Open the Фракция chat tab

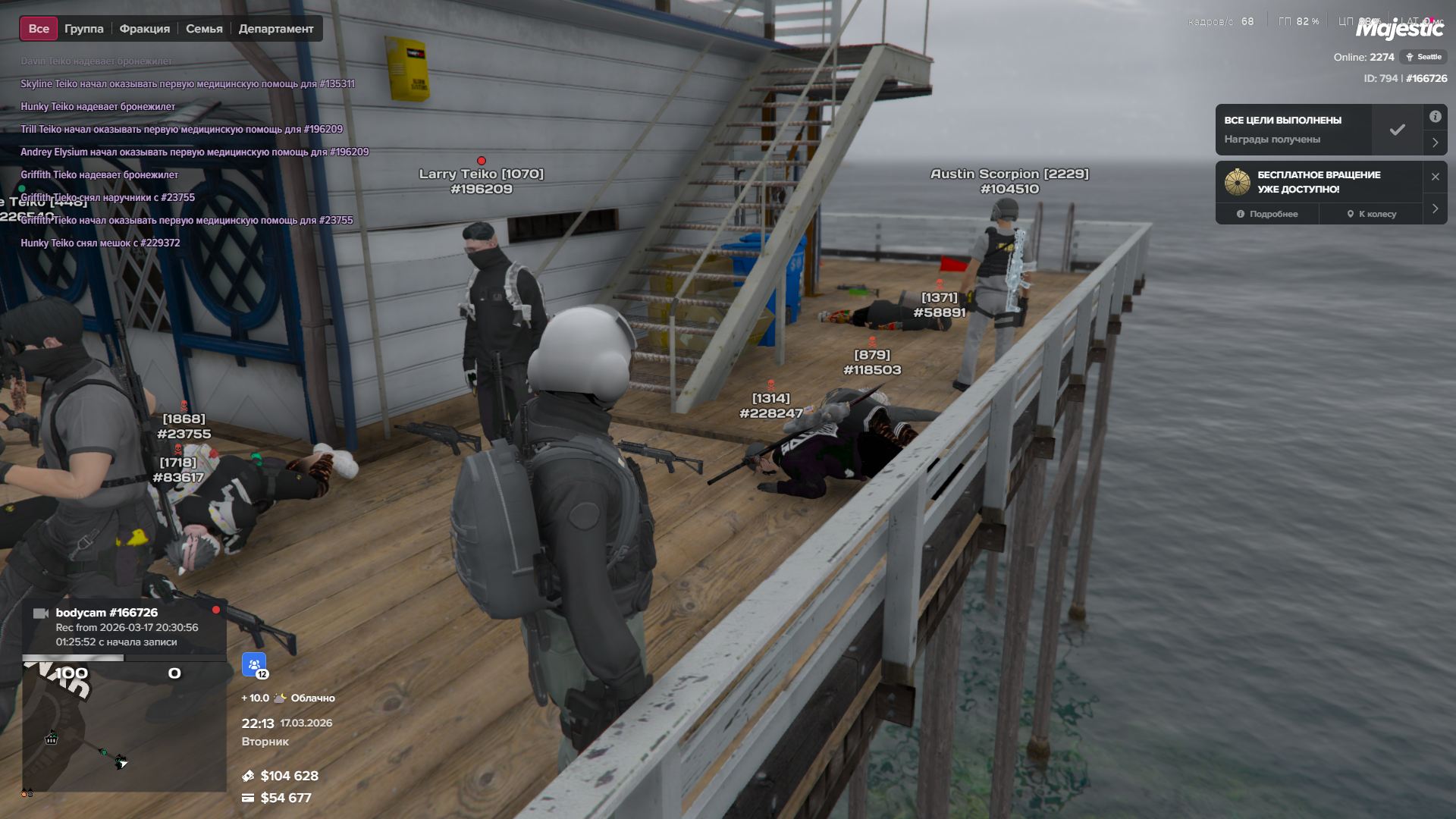pos(144,29)
